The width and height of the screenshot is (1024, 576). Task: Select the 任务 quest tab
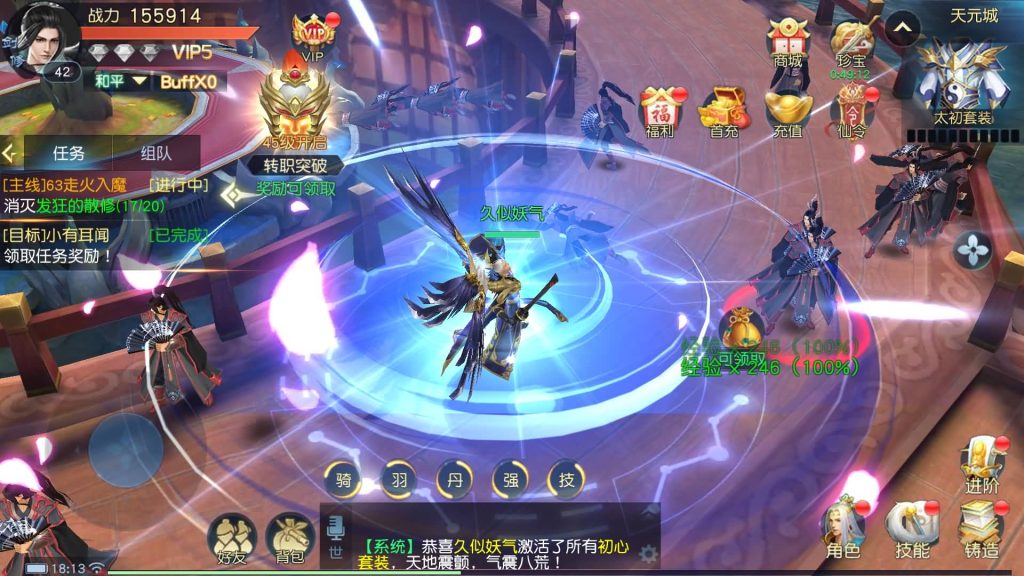pos(68,153)
